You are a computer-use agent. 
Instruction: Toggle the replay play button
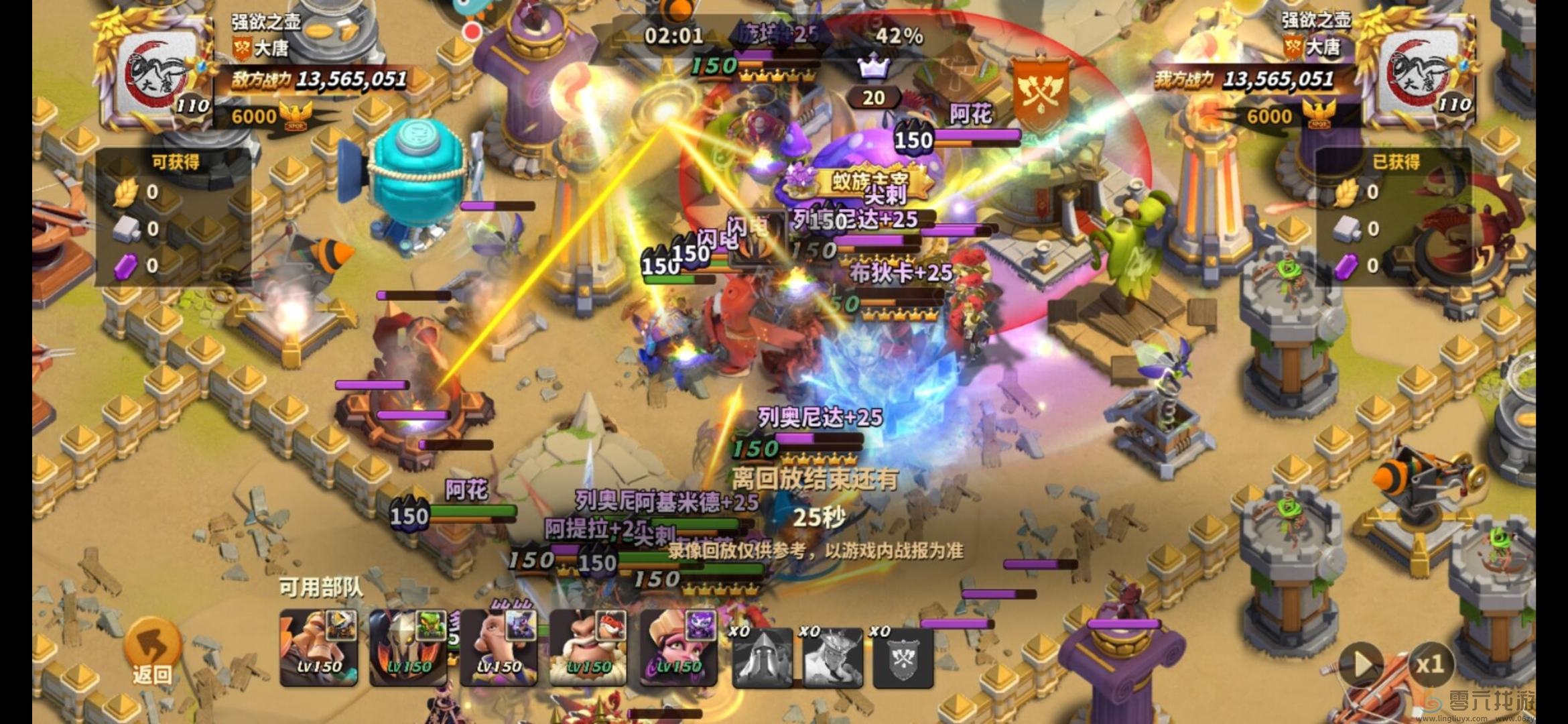[x=1362, y=664]
